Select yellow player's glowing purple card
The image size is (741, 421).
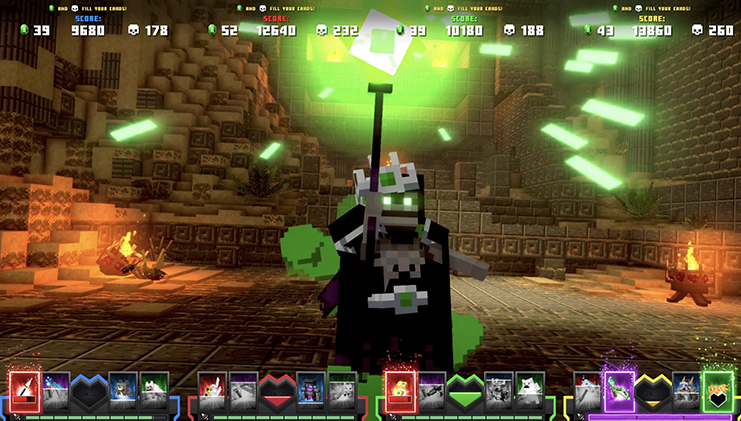click(x=619, y=388)
